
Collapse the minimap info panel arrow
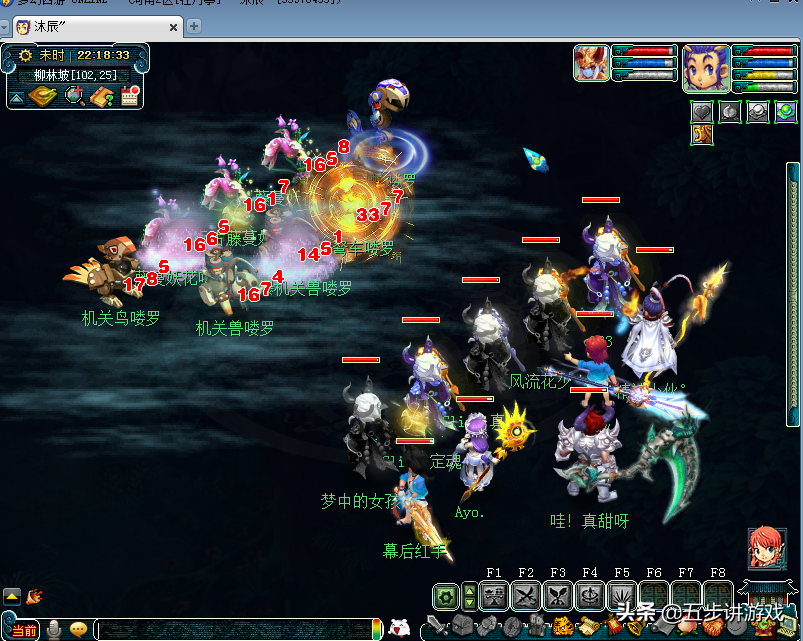click(16, 97)
